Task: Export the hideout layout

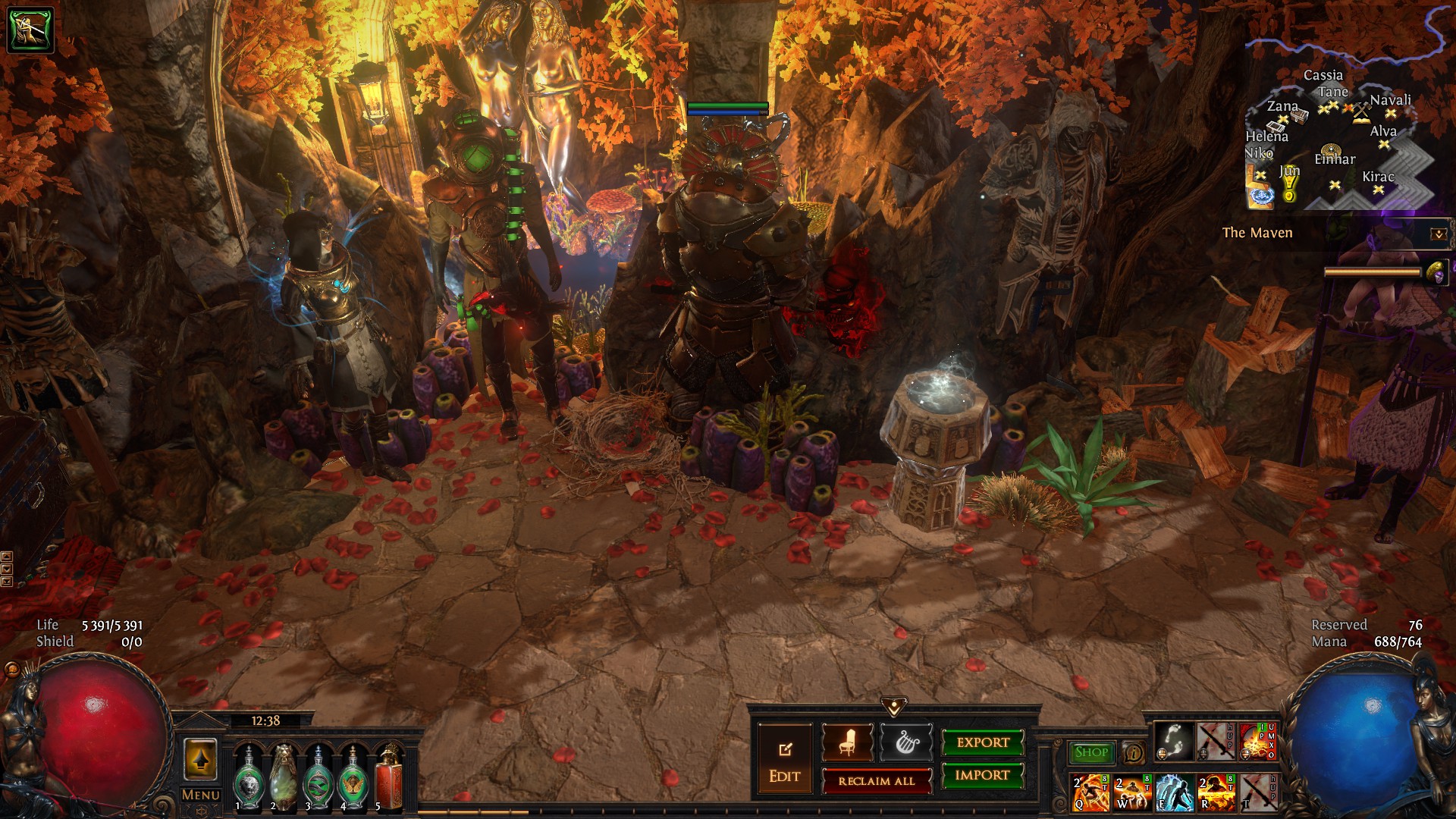Action: tap(983, 743)
